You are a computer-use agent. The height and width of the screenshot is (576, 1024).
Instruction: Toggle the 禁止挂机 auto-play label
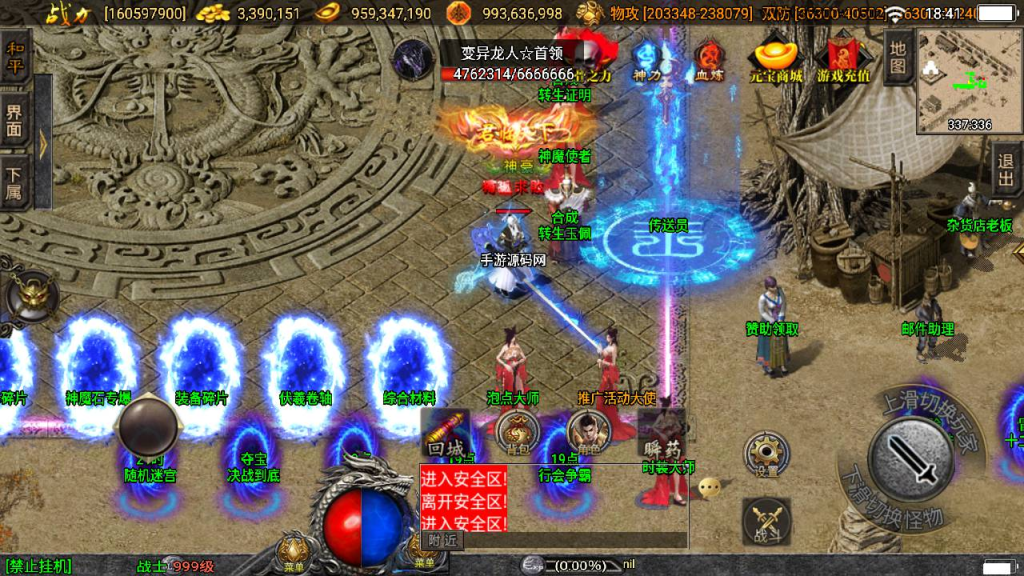tap(38, 566)
